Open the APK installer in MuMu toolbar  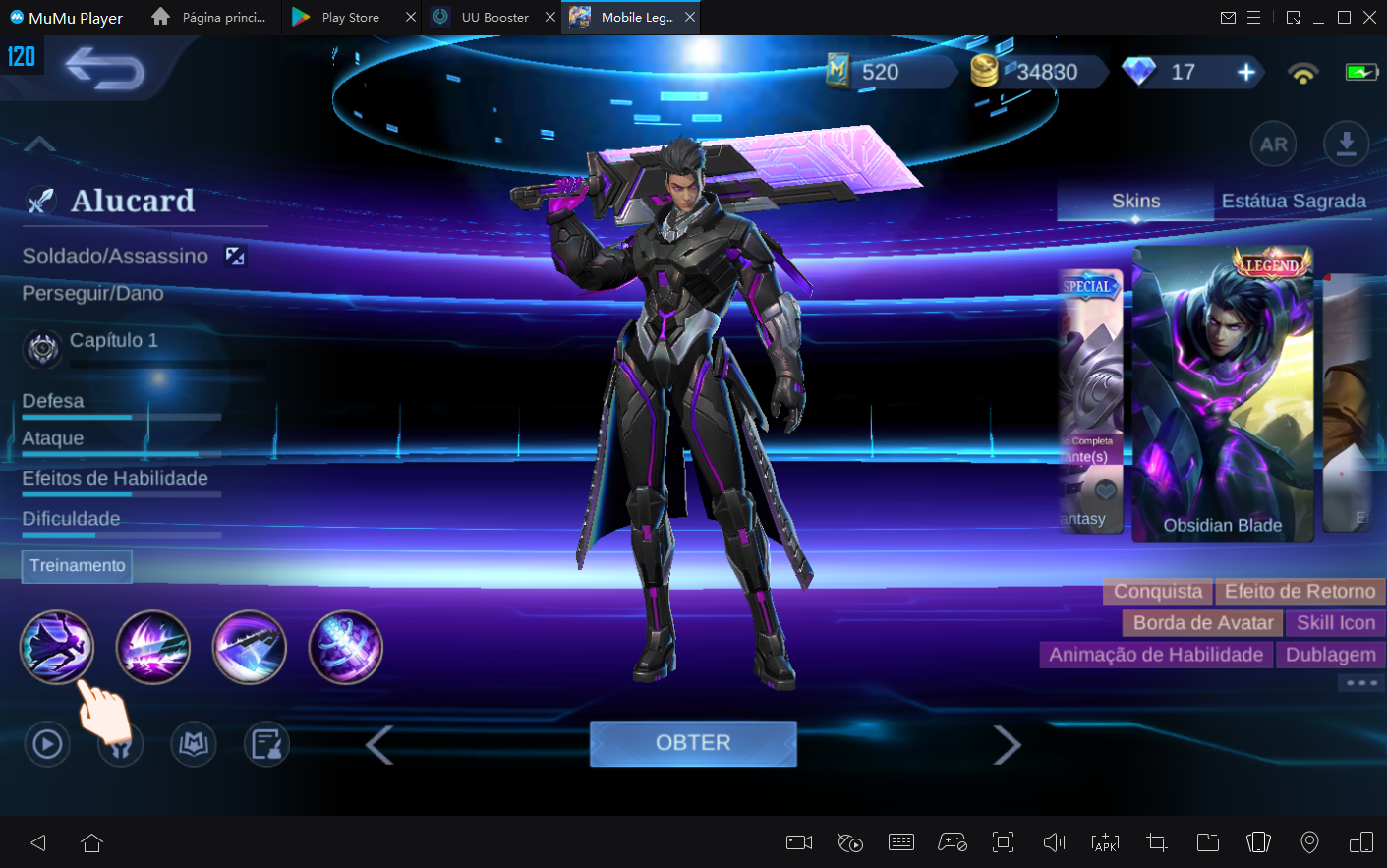(x=1105, y=842)
